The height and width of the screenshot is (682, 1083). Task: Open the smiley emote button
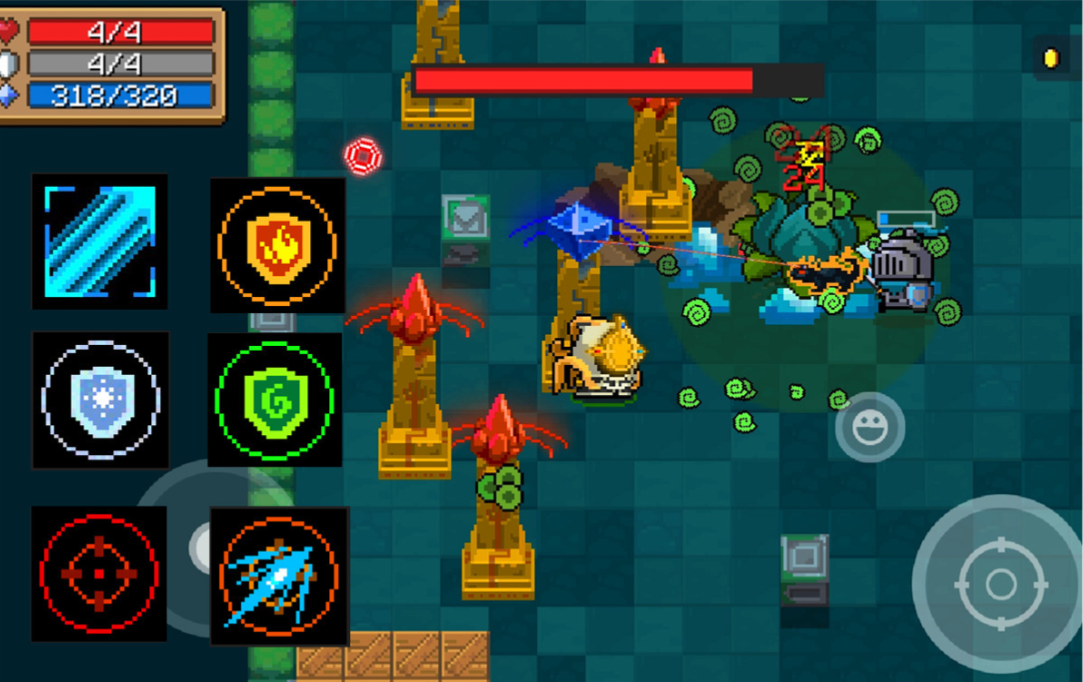(870, 427)
